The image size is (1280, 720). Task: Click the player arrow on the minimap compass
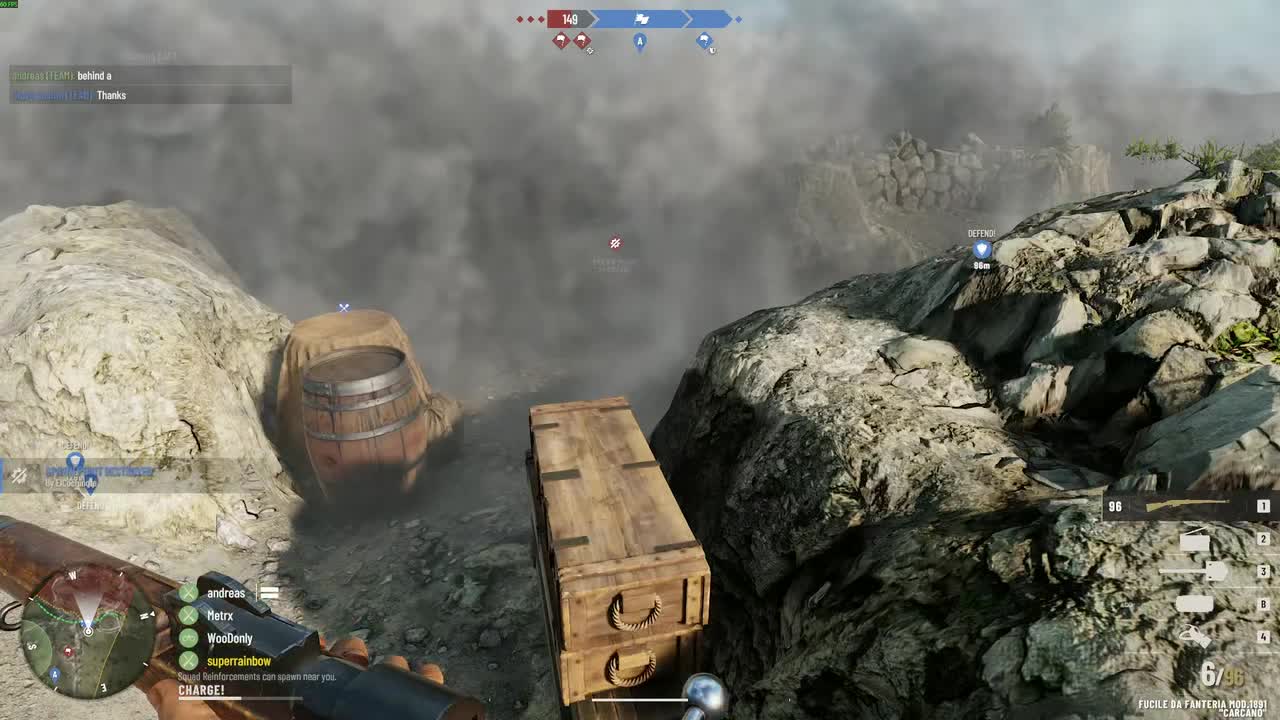[x=88, y=631]
